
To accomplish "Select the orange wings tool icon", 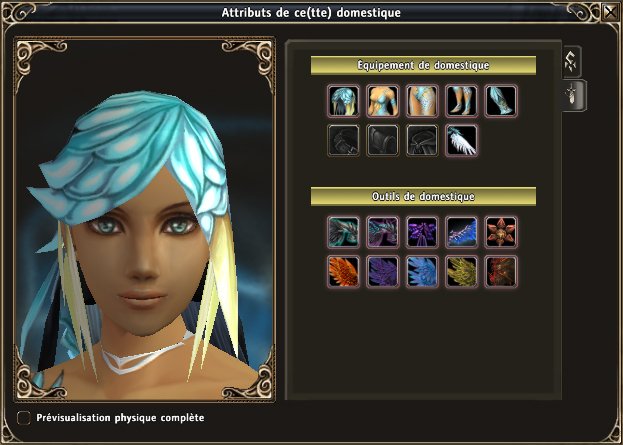I will pyautogui.click(x=343, y=271).
